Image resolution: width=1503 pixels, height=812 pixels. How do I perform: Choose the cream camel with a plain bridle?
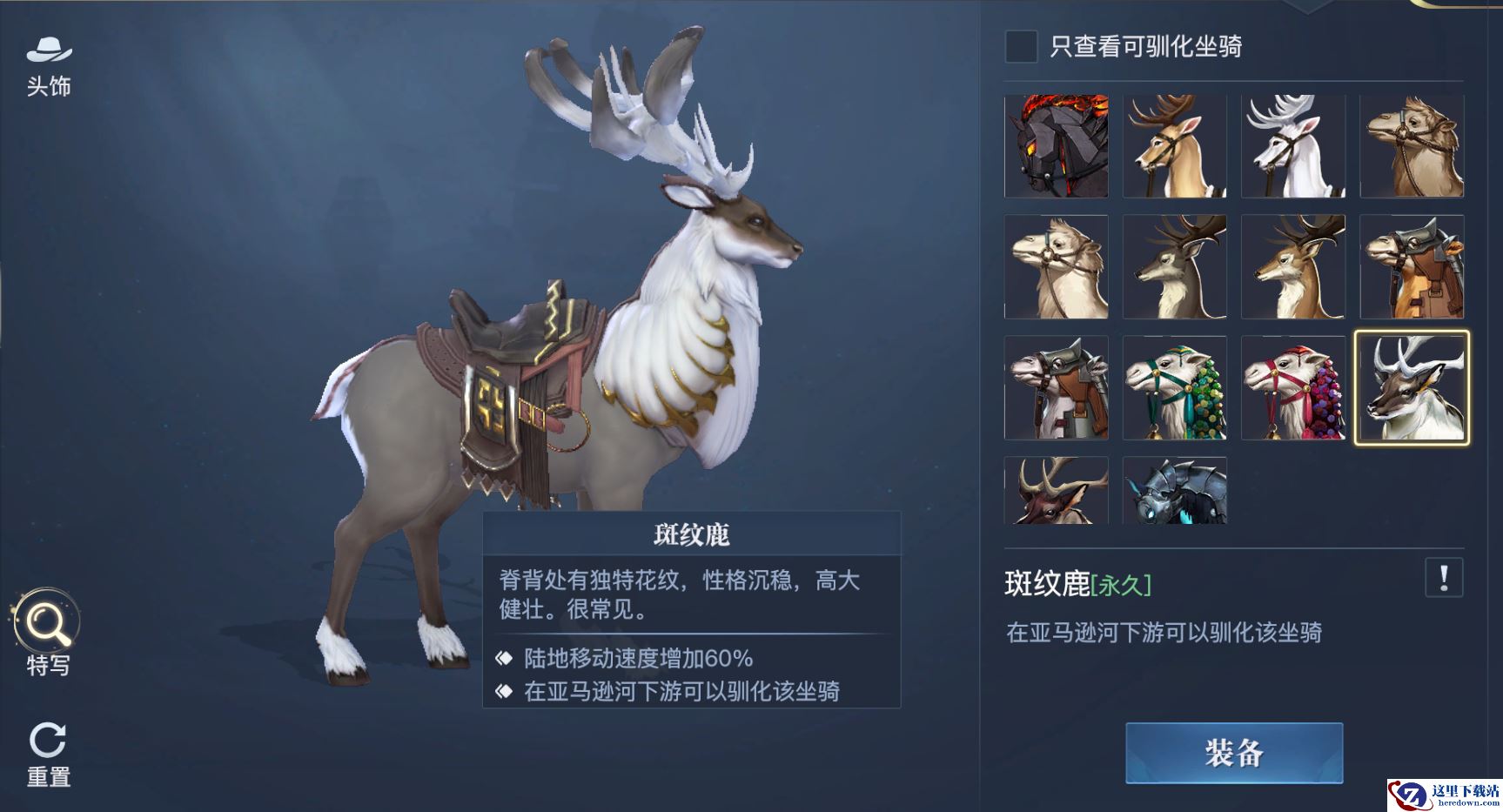pyautogui.click(x=1057, y=266)
